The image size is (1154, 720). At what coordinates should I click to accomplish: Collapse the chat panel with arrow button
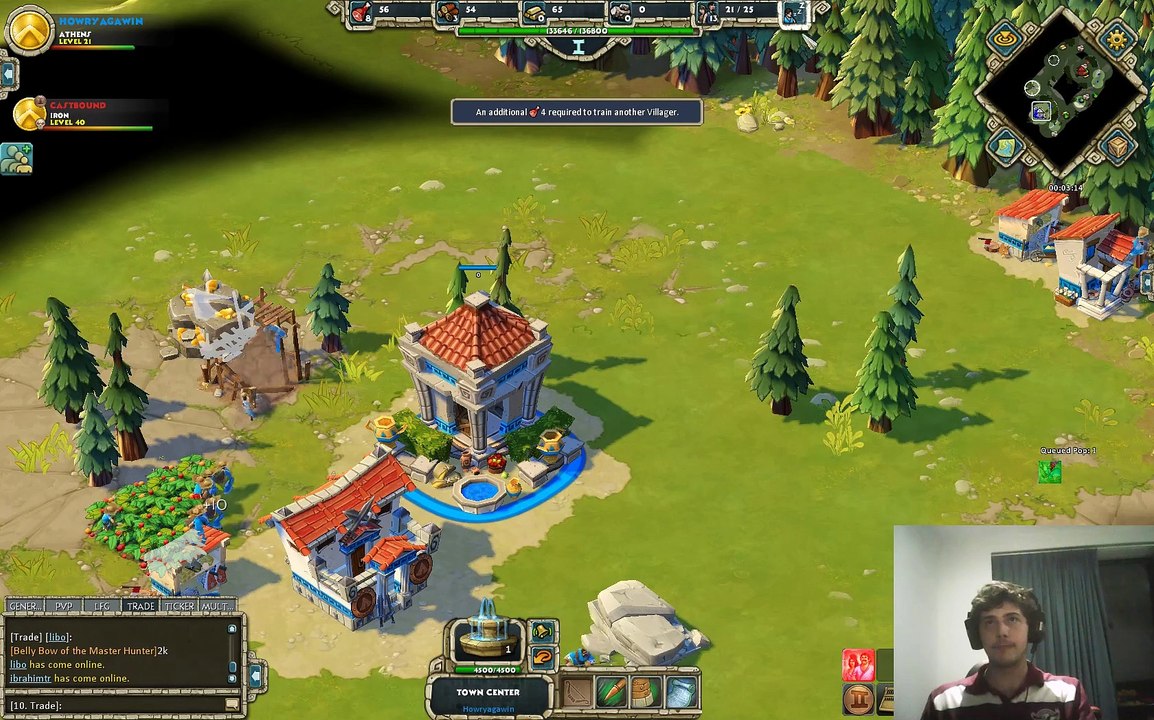255,677
